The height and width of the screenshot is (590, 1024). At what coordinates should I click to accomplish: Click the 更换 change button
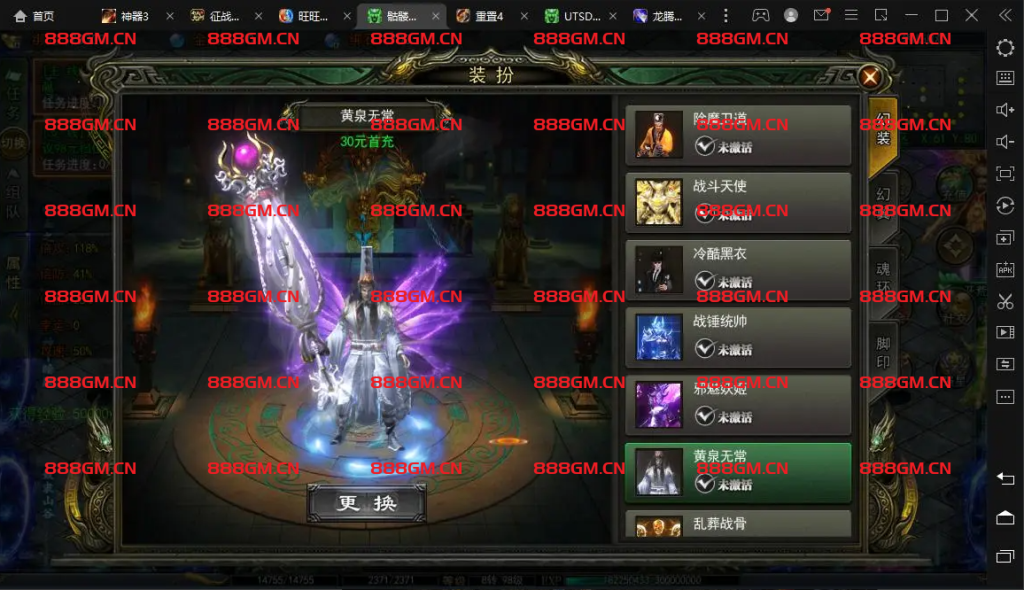click(366, 503)
